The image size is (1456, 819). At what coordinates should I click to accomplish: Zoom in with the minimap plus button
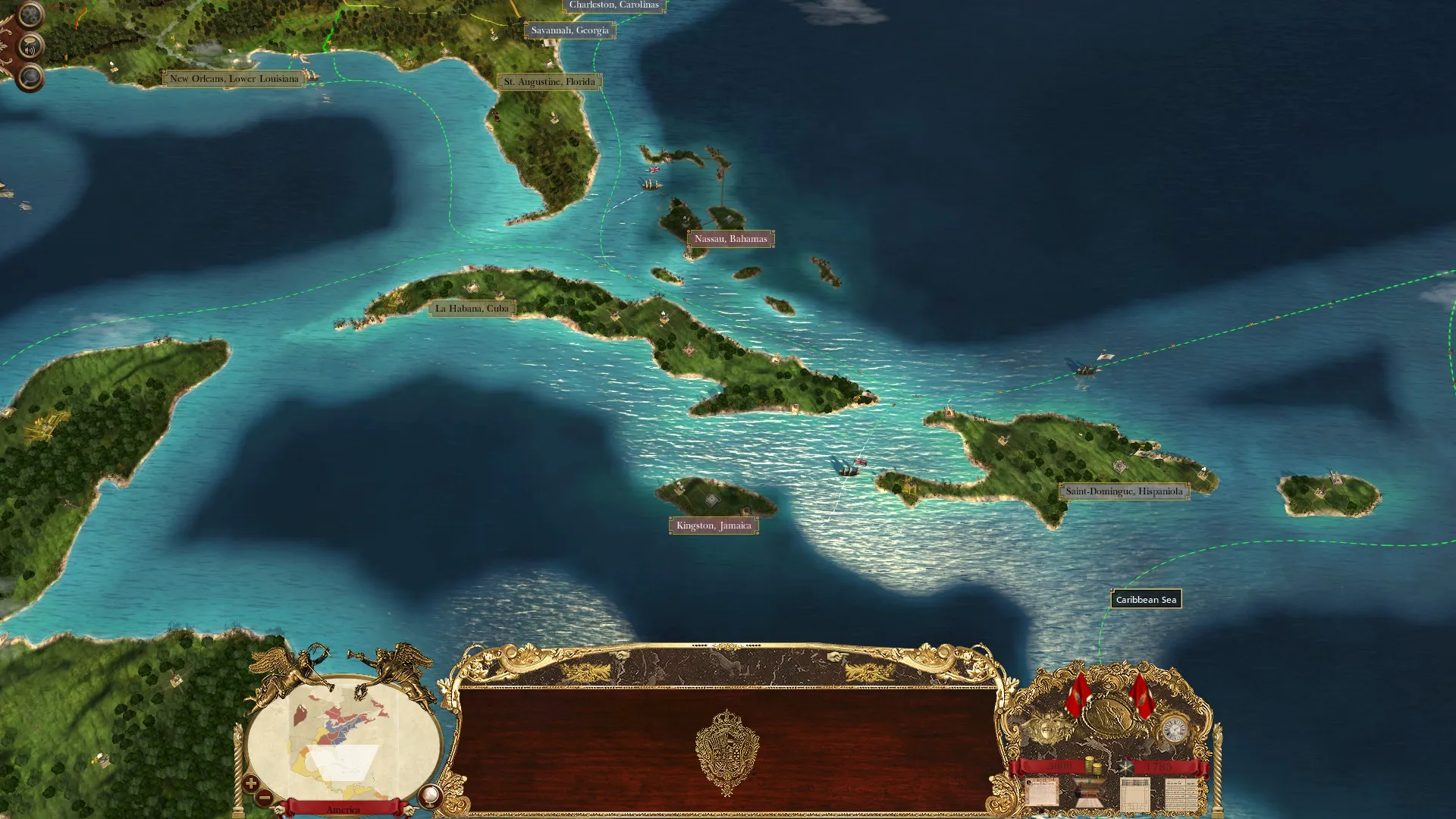click(250, 783)
